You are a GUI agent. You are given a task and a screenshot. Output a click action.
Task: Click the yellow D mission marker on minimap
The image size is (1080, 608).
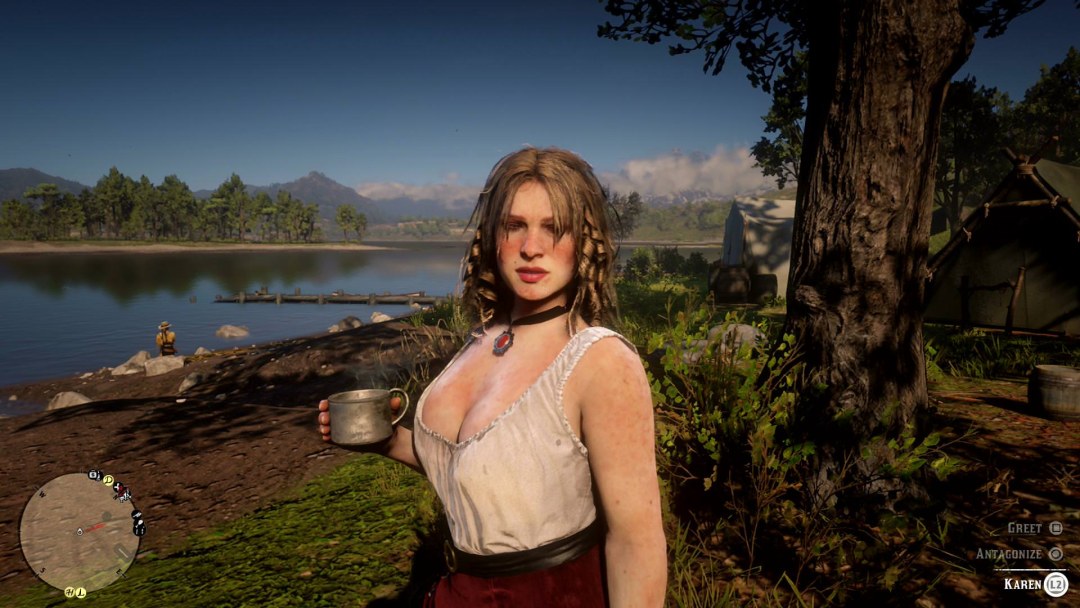point(107,480)
